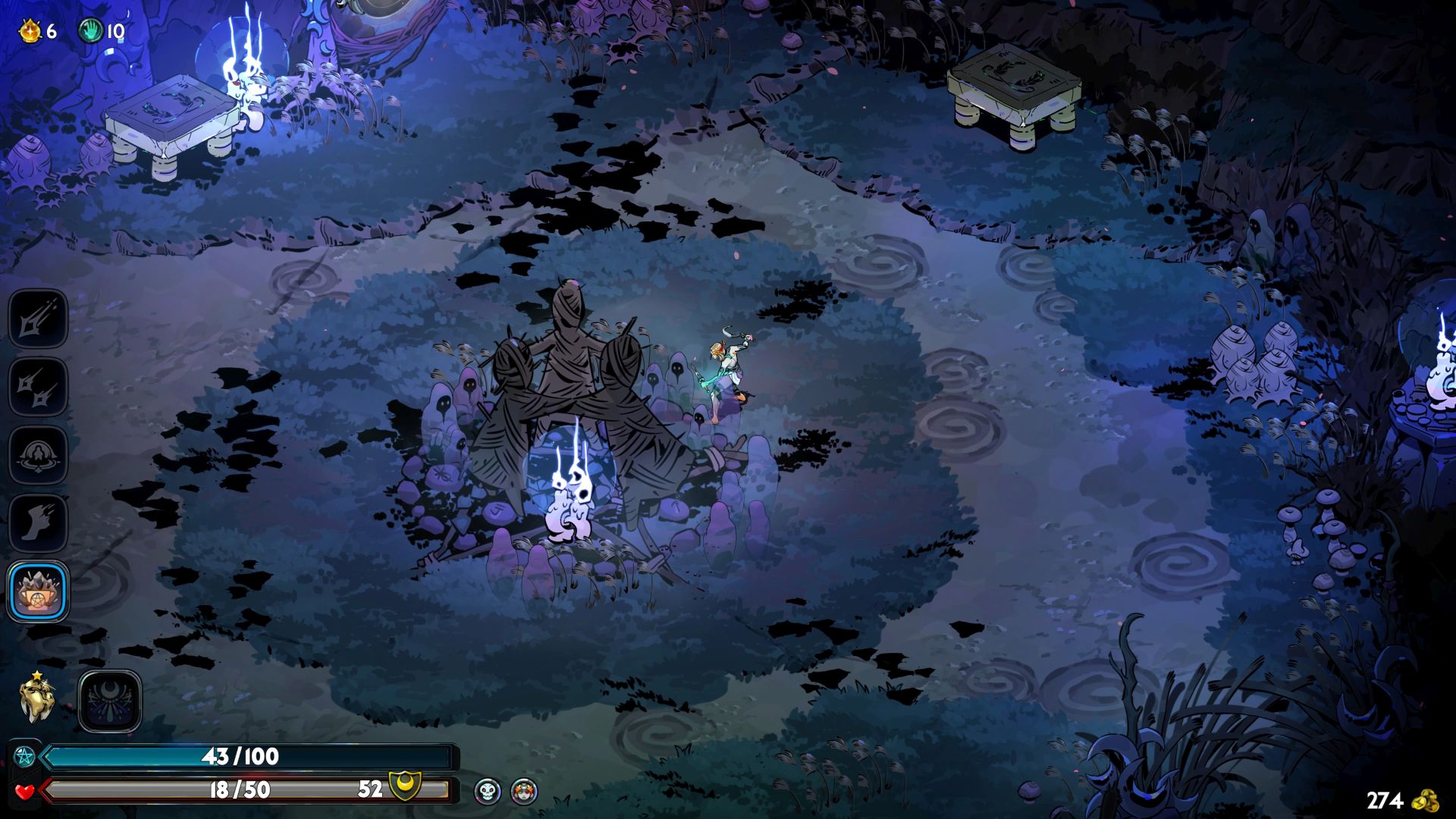Click the colorful face icon beside the skull
This screenshot has width=1456, height=819.
pyautogui.click(x=524, y=791)
